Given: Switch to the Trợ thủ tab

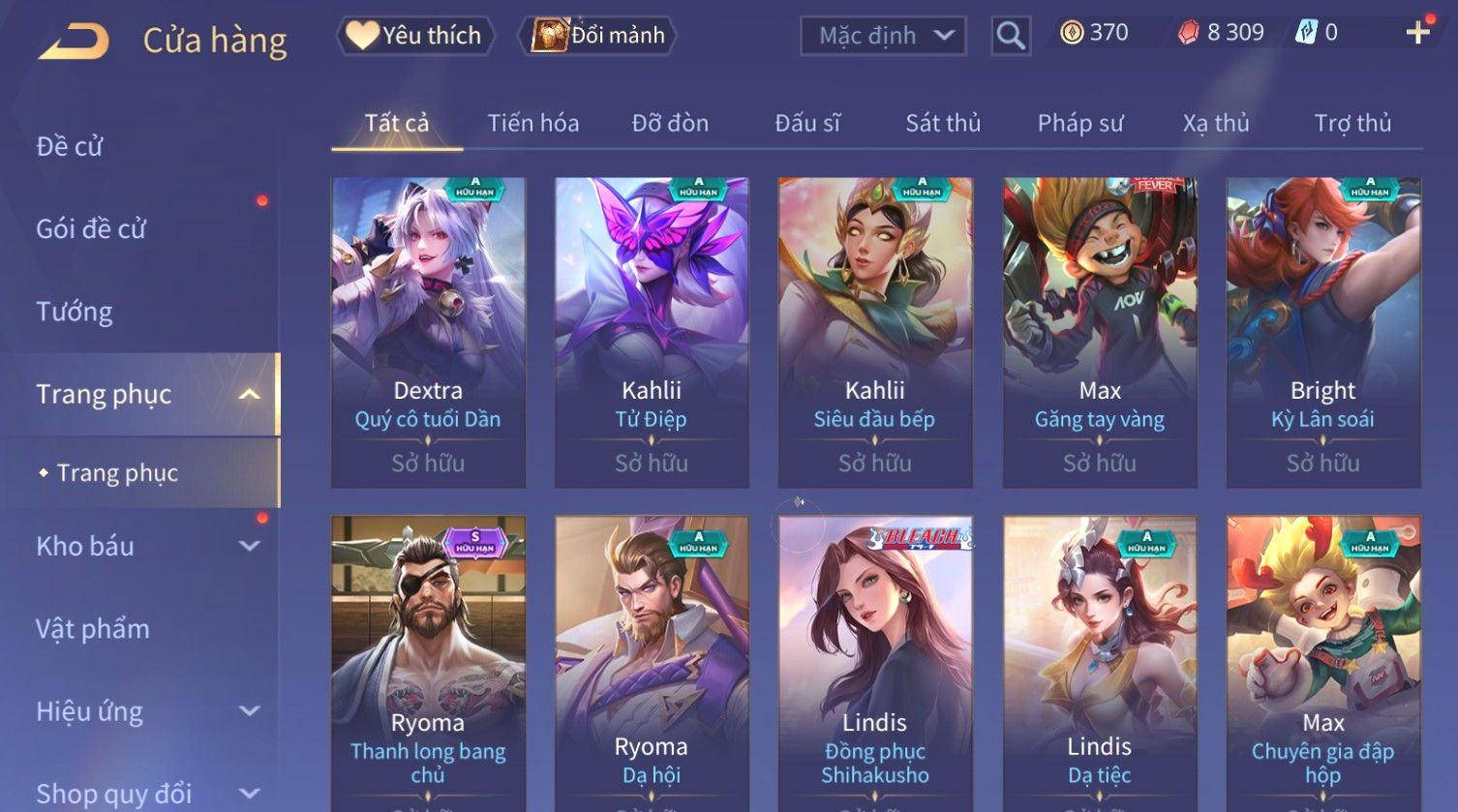Looking at the screenshot, I should [x=1352, y=123].
